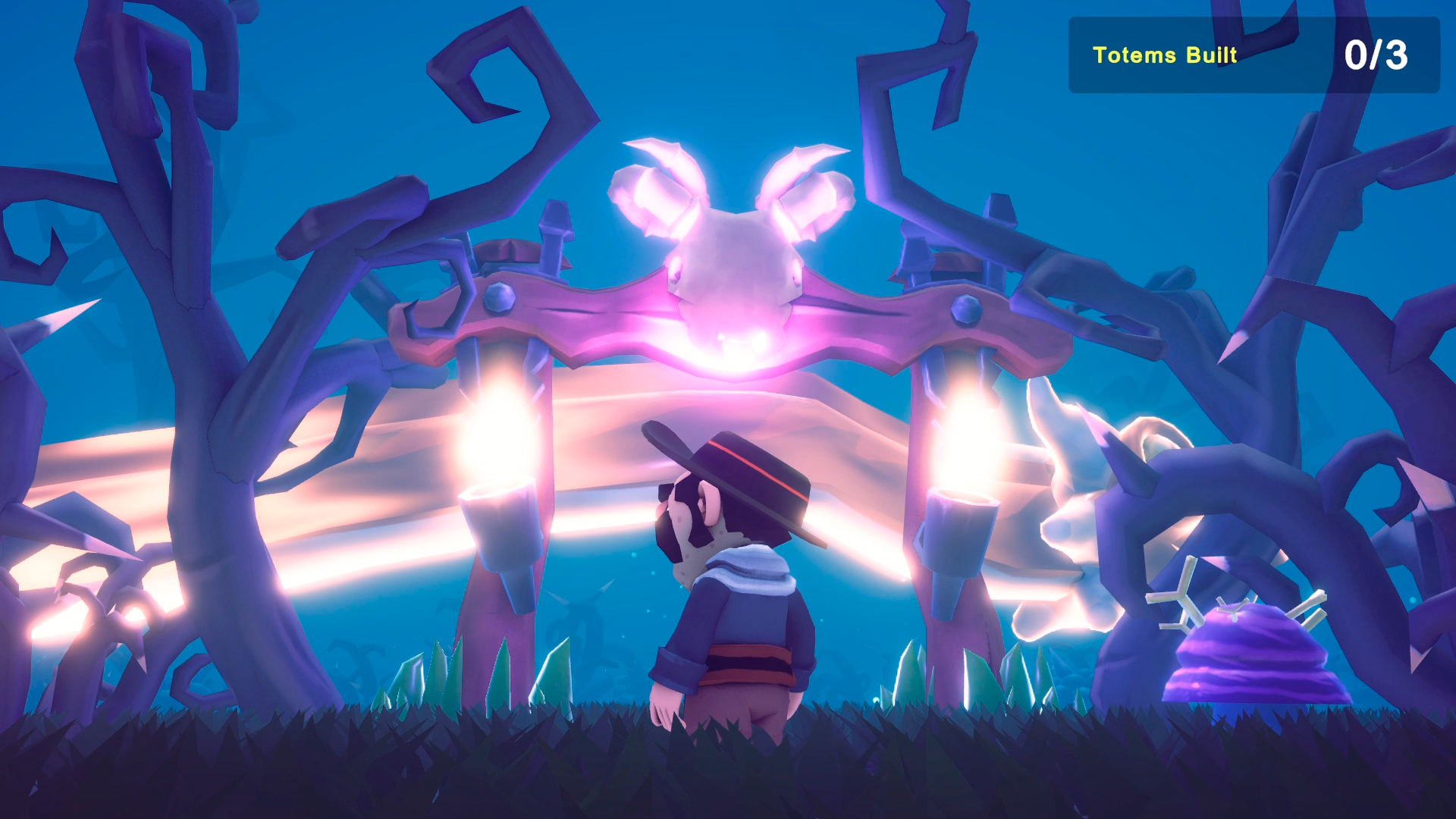Select the Totems Built yellow label
The height and width of the screenshot is (819, 1456).
click(x=1166, y=55)
